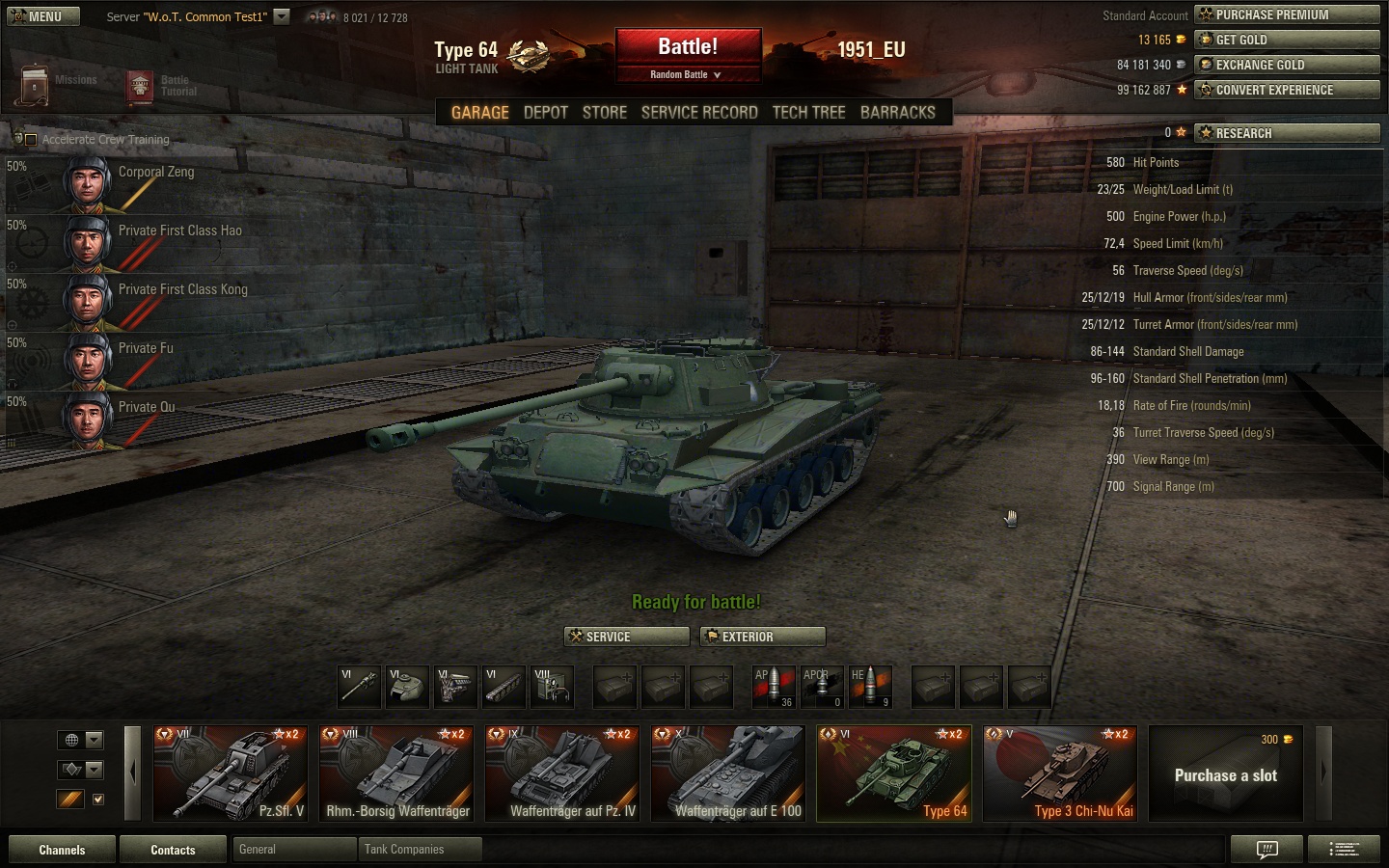Switch to the DEPOT tab

pyautogui.click(x=545, y=113)
